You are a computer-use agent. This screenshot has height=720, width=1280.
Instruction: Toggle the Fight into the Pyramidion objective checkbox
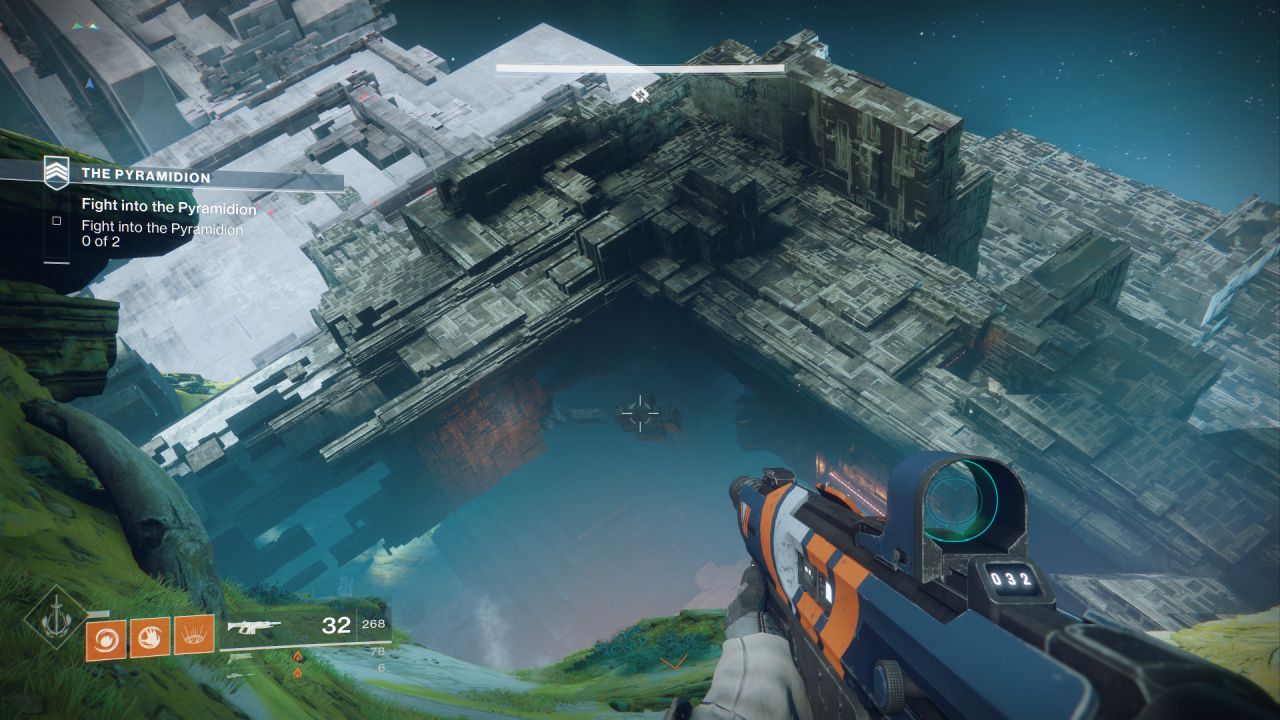point(57,220)
